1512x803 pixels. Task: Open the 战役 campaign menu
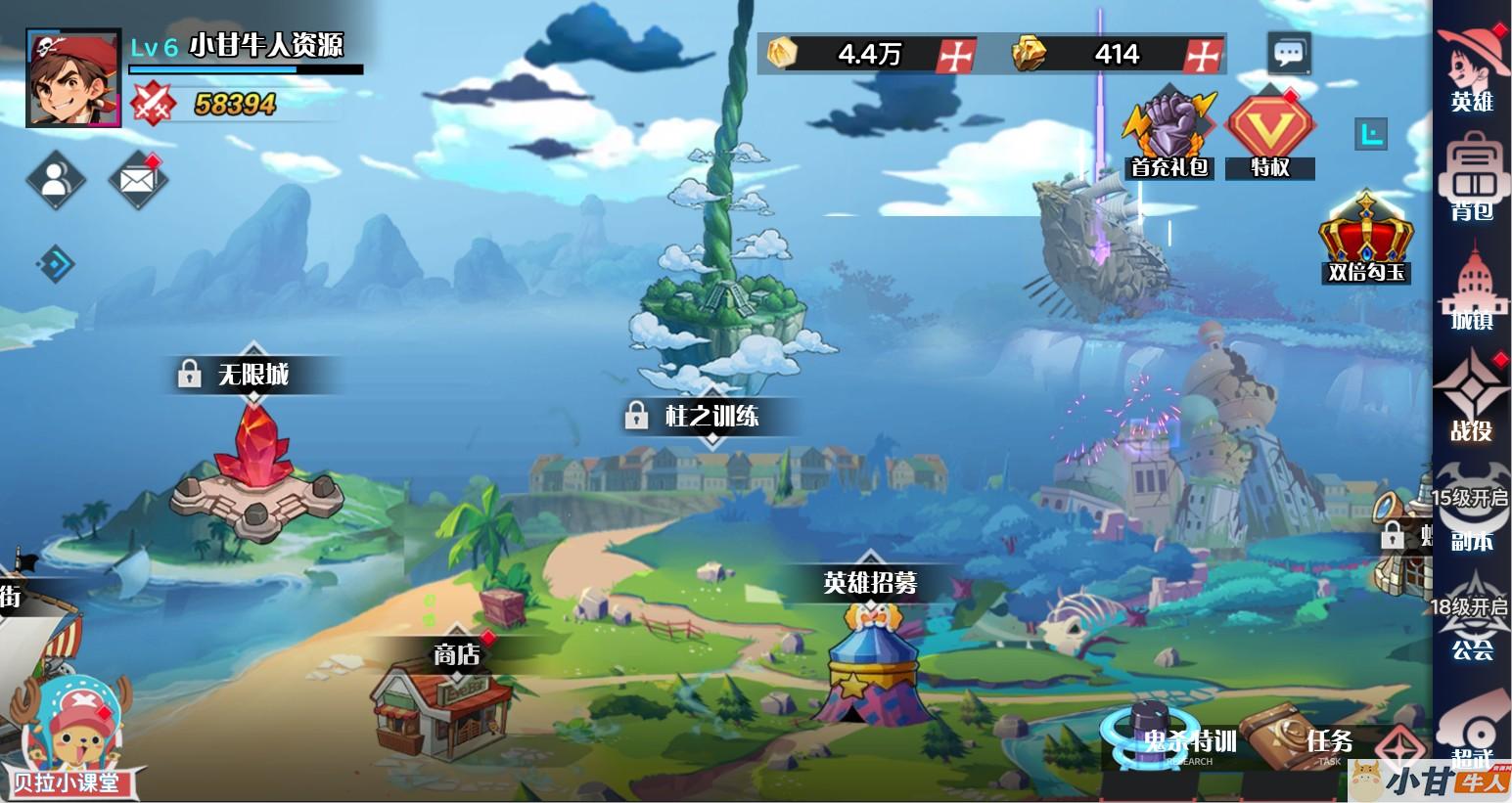coord(1471,398)
